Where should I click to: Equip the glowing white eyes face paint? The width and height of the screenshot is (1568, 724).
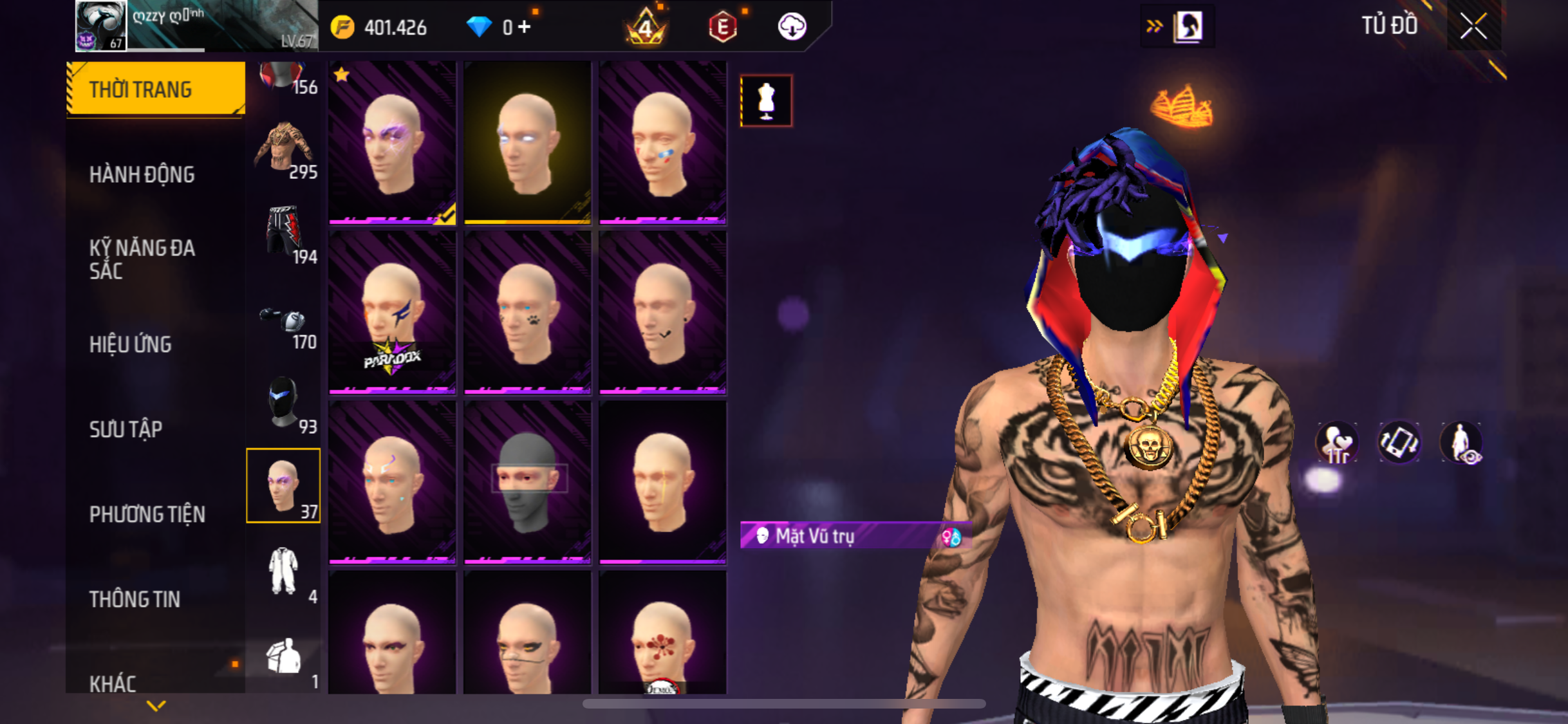(527, 143)
